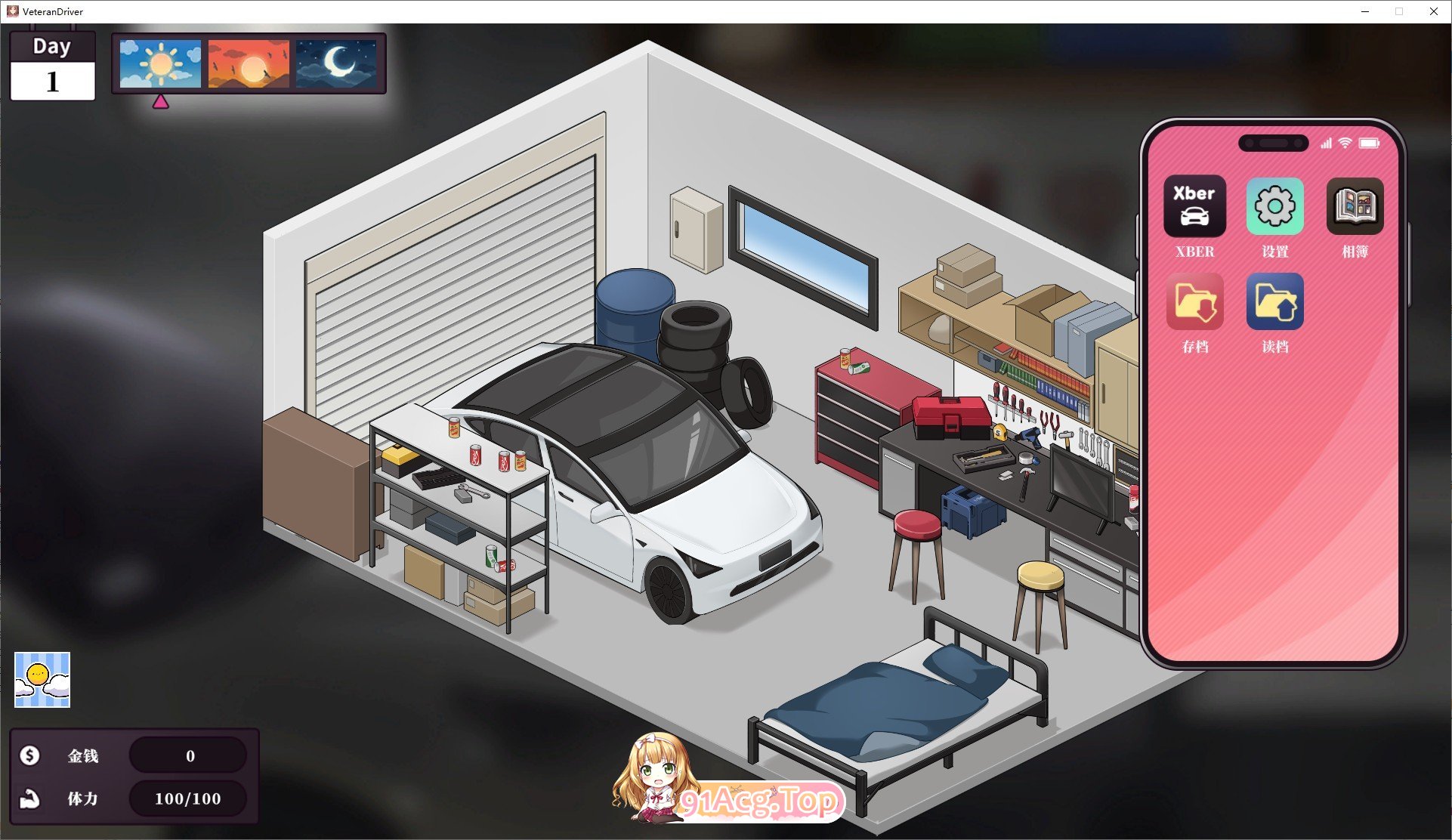Screen dimensions: 1452x840
Task: Open the XBER ride app on the phone
Action: [1194, 206]
